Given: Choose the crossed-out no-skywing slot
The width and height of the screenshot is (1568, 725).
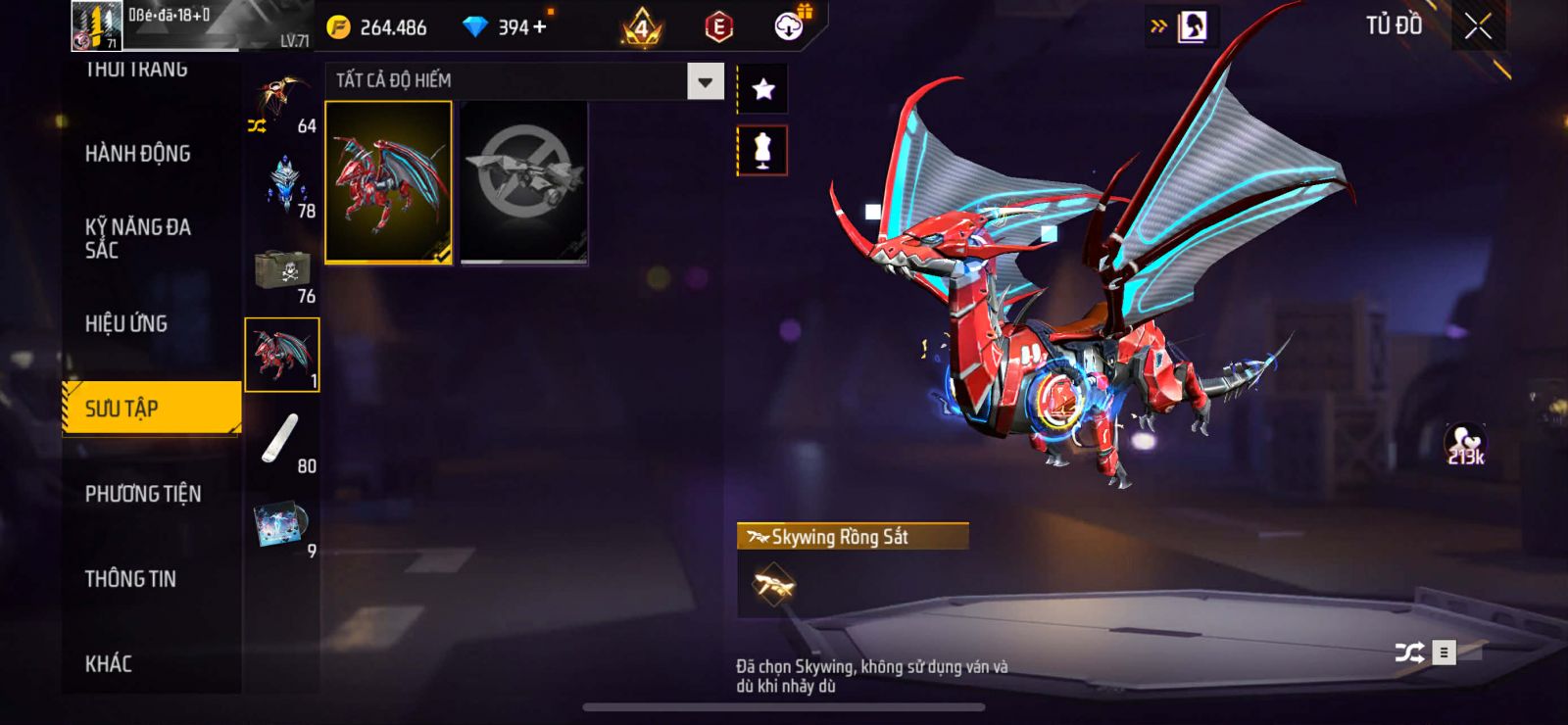Looking at the screenshot, I should [524, 182].
